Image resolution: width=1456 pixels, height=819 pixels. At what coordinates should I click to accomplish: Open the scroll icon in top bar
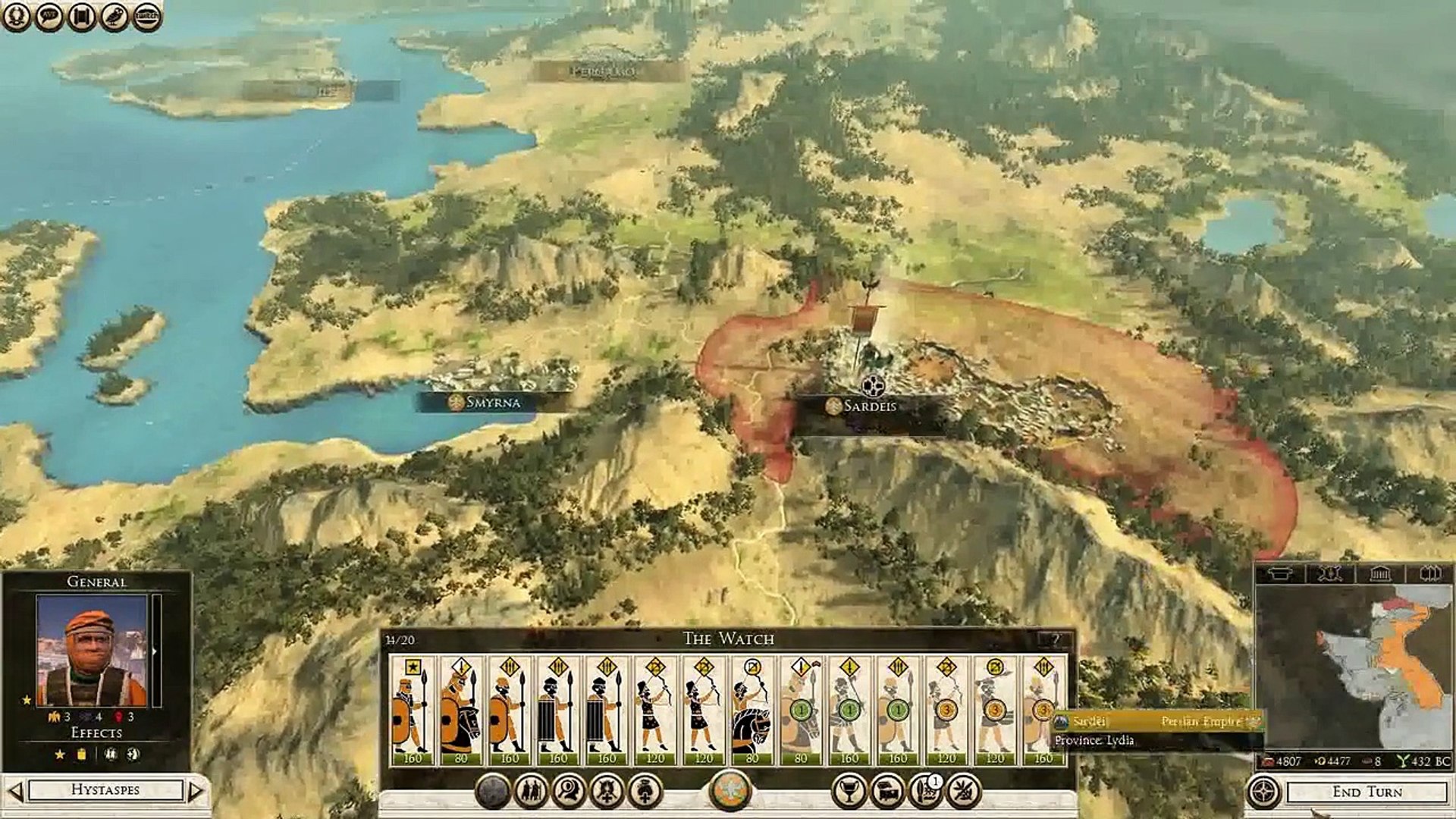[x=81, y=16]
